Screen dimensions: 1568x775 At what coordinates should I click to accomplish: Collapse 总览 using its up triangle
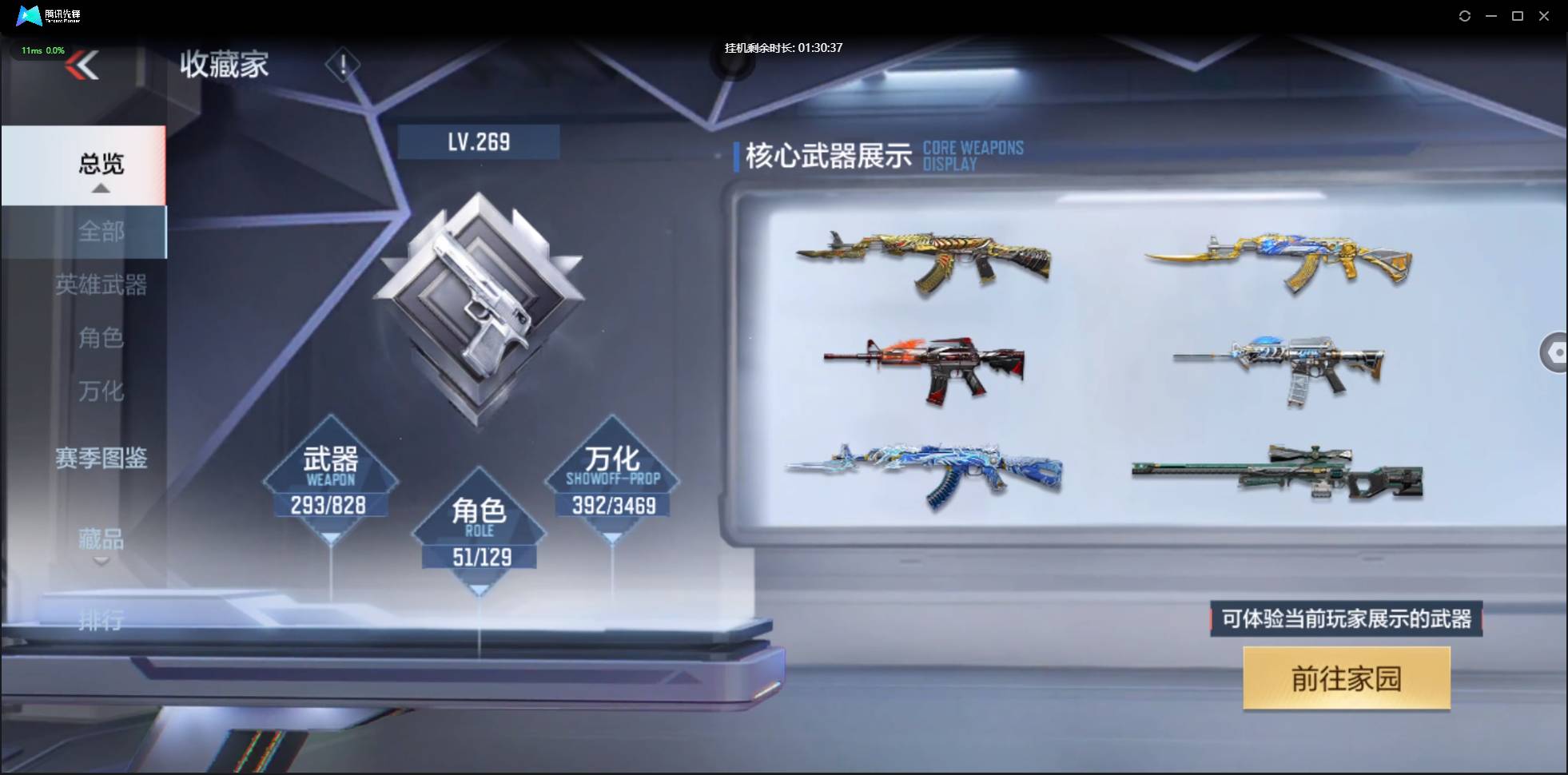pos(100,187)
